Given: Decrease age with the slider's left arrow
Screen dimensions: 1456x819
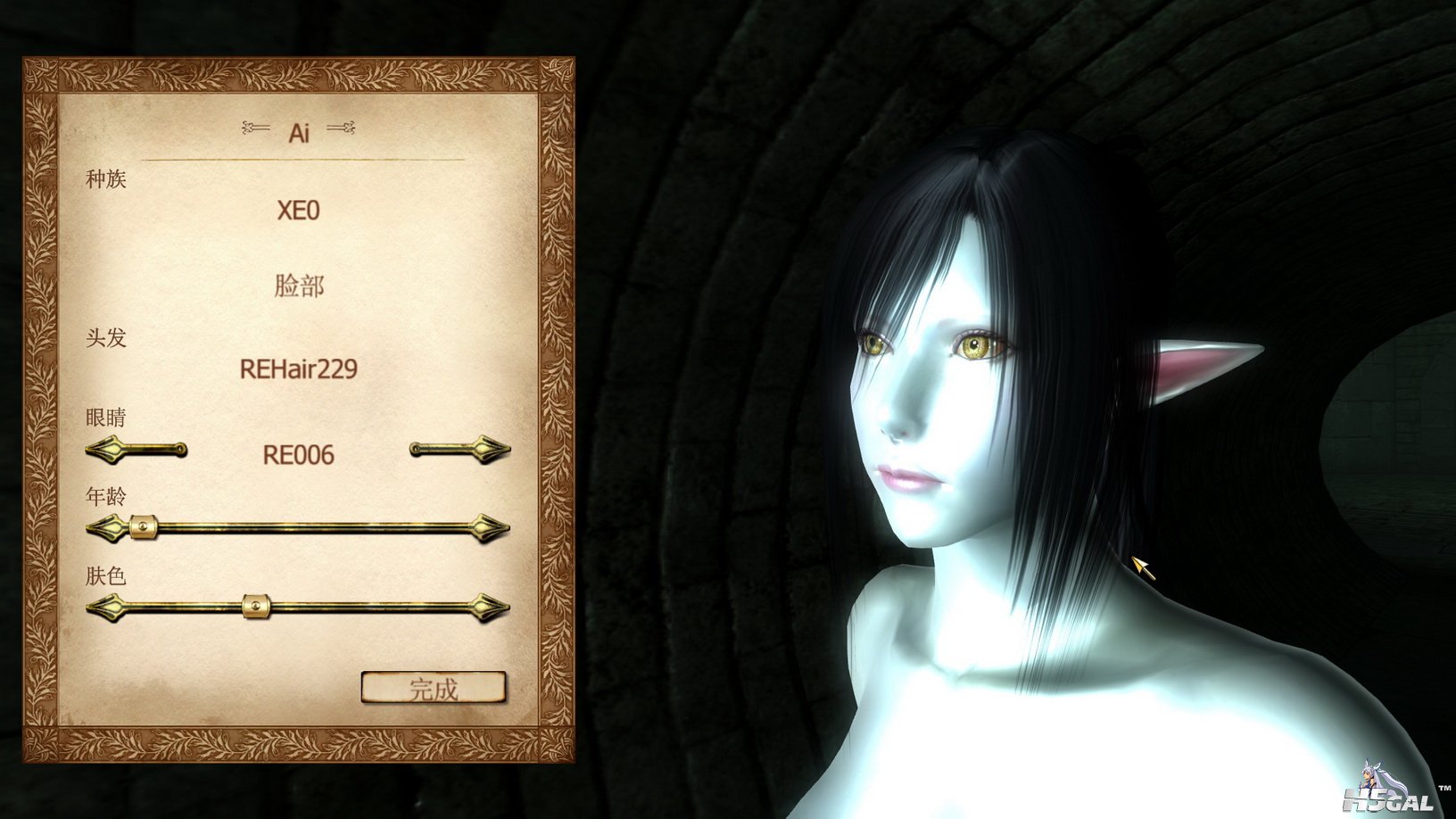Looking at the screenshot, I should (x=103, y=528).
